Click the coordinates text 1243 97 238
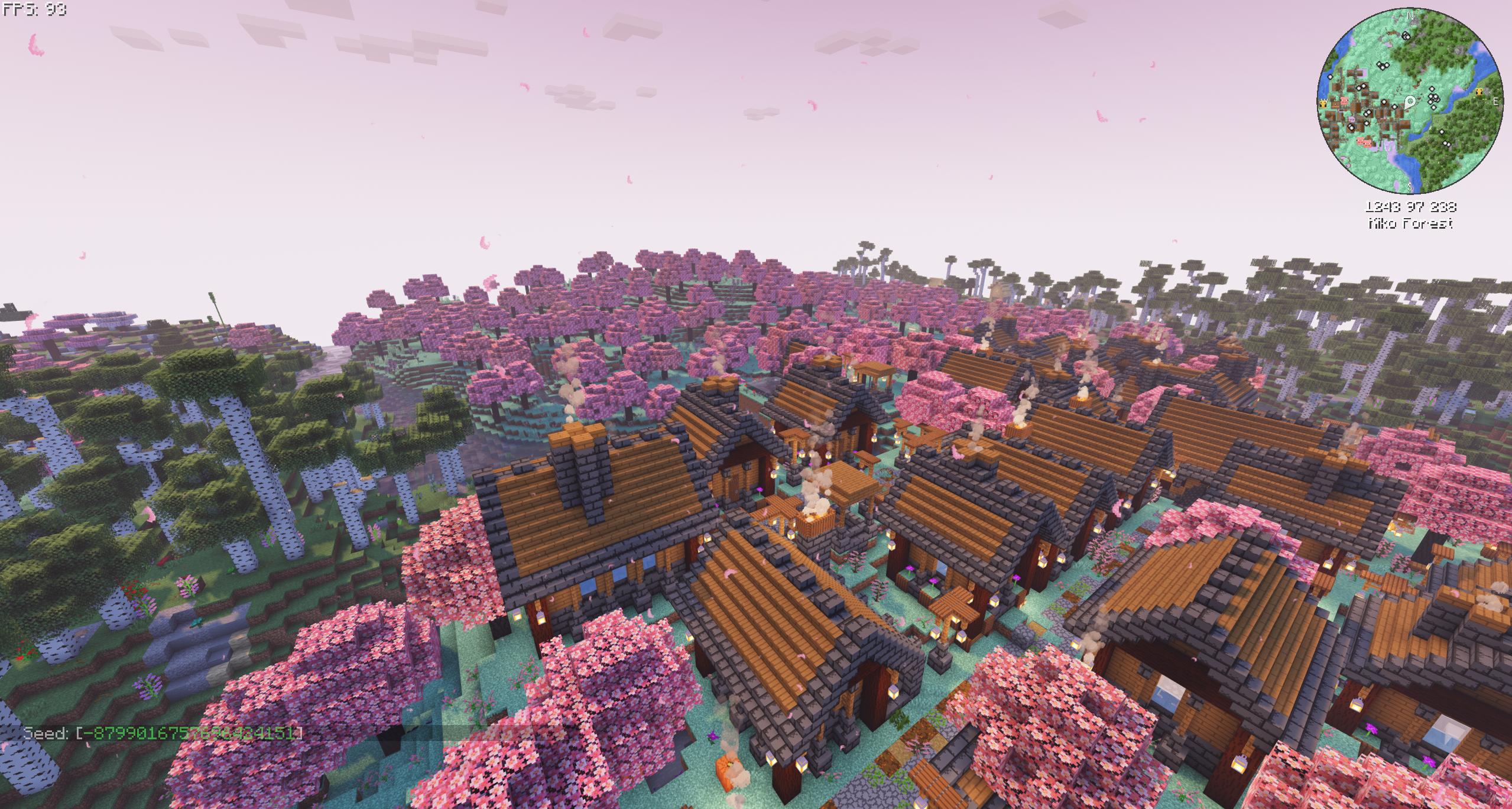The image size is (1512, 809). [x=1412, y=207]
